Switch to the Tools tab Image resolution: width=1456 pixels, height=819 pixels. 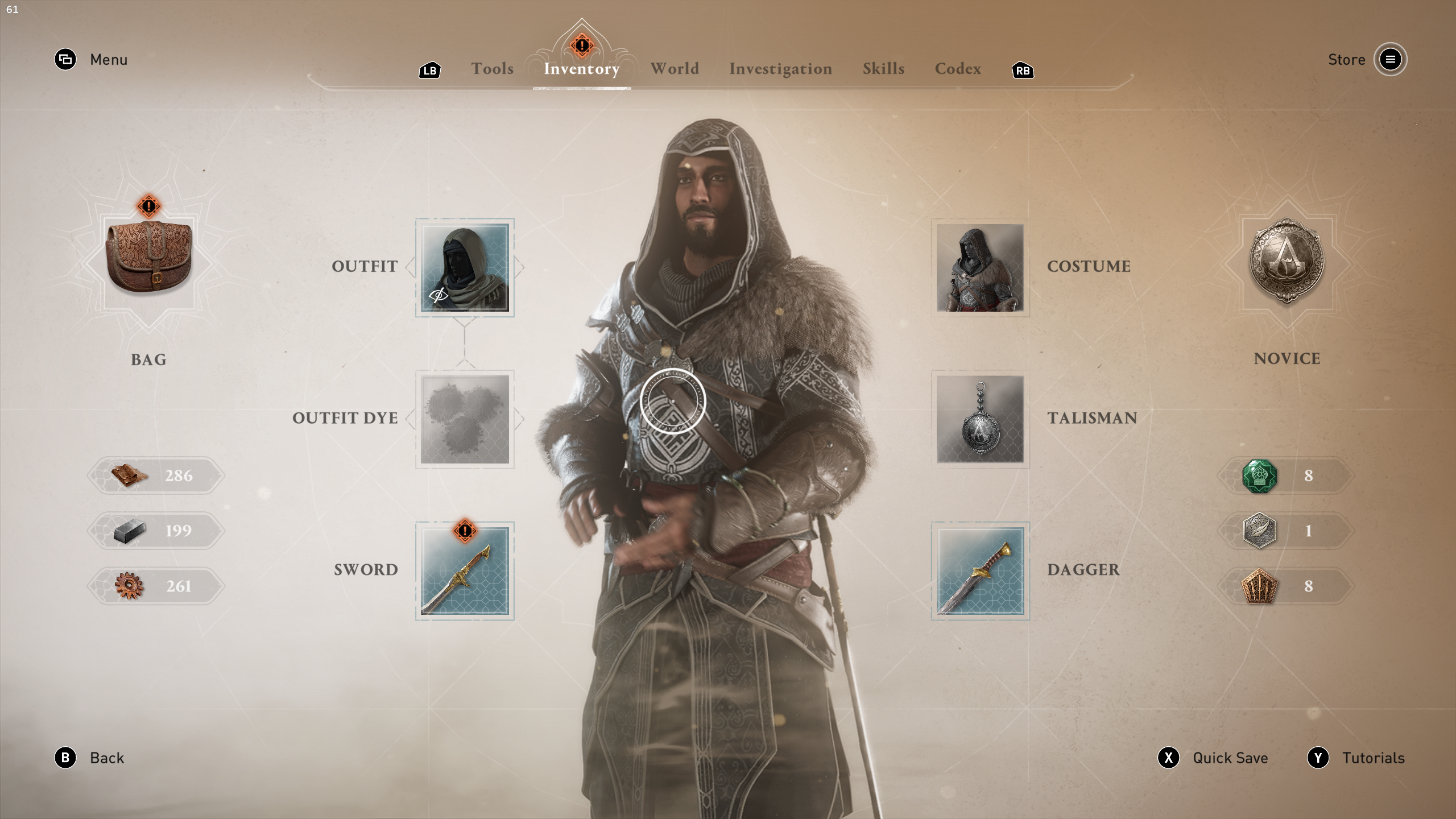coord(492,69)
